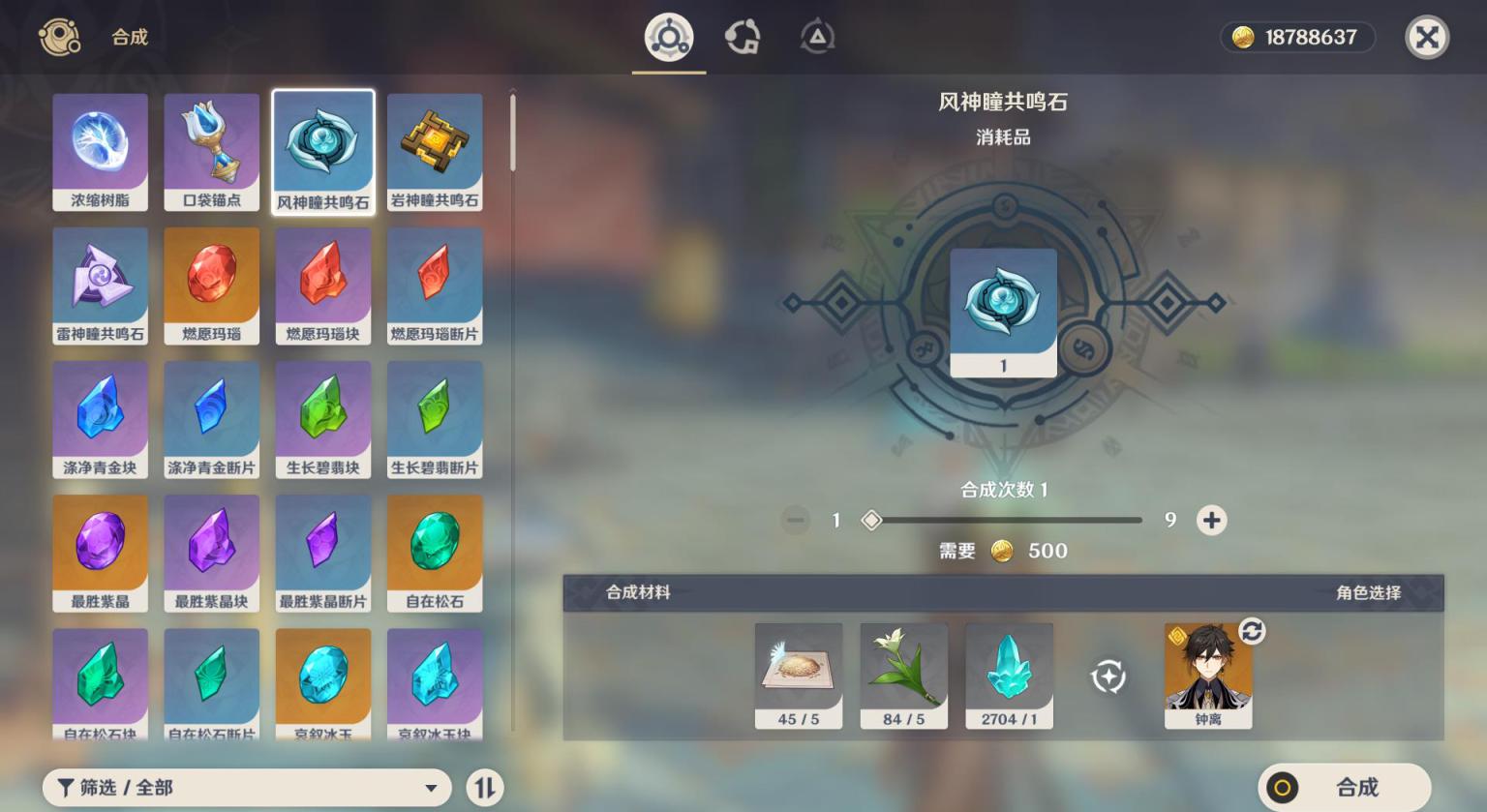
Task: Close the crafting menu
Action: 1426,38
